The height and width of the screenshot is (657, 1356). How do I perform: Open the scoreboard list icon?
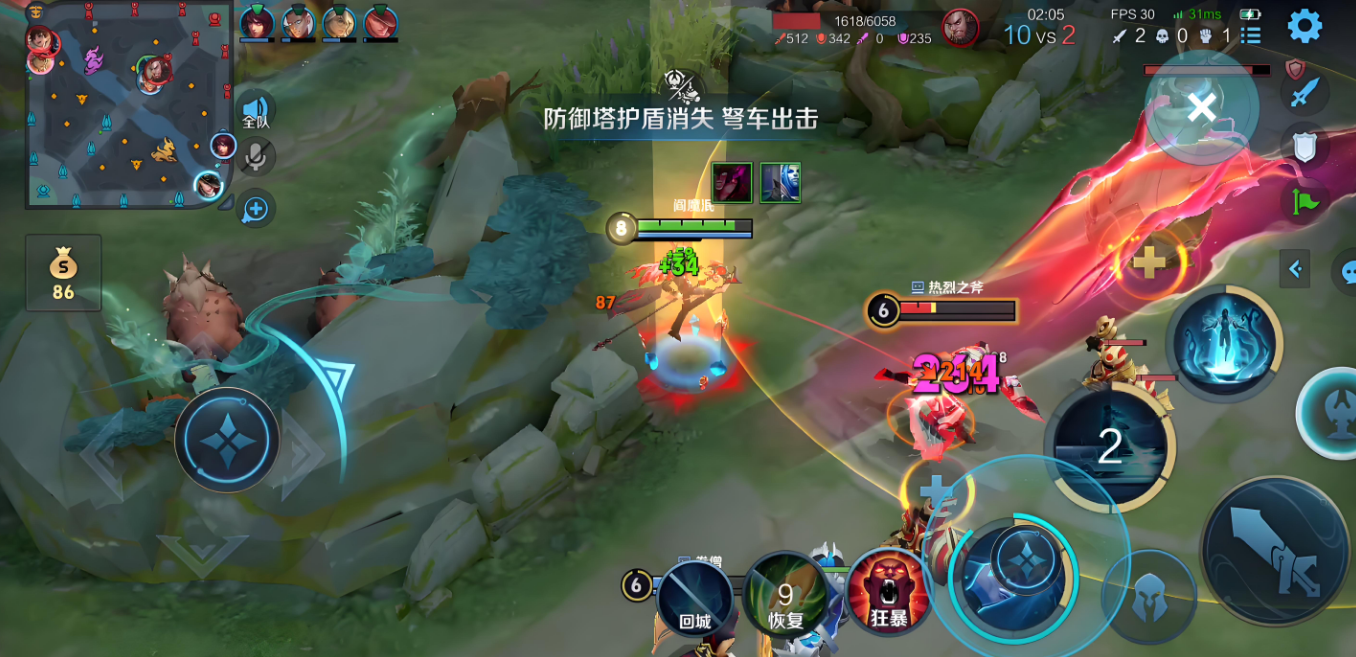pos(1250,36)
